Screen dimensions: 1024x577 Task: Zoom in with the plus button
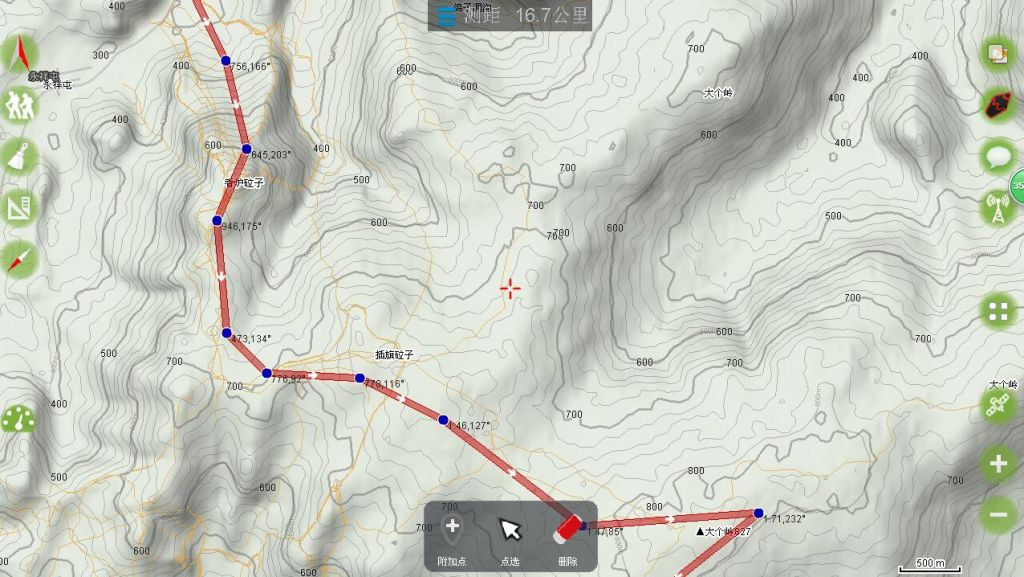pyautogui.click(x=998, y=463)
